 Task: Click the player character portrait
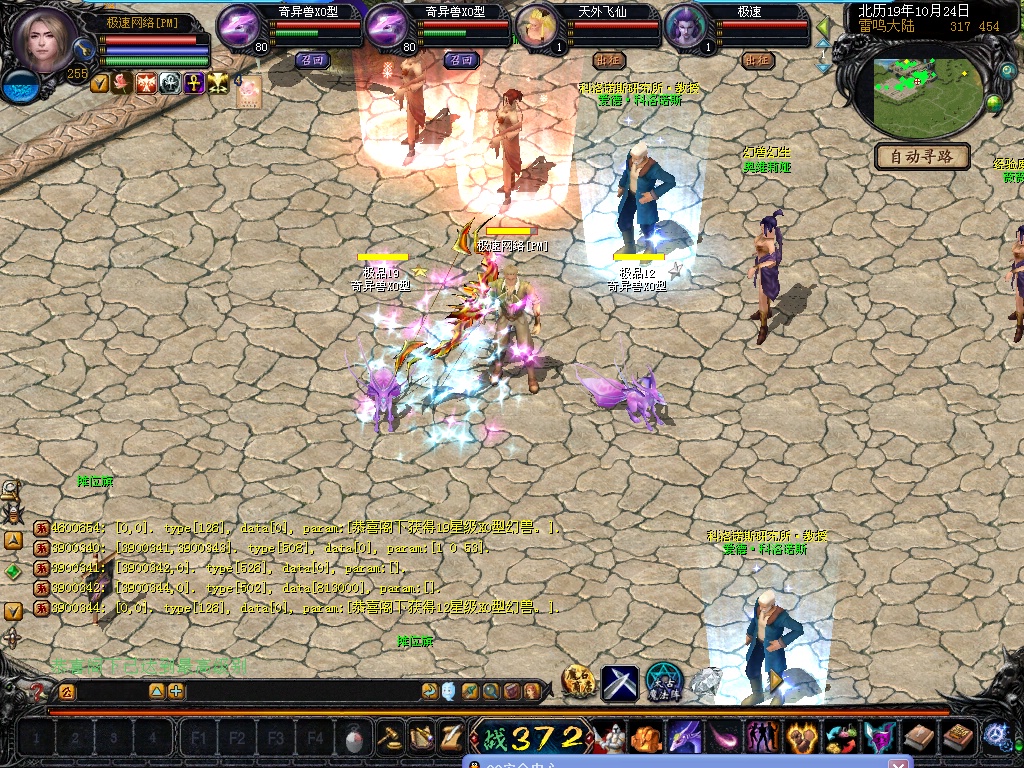pos(45,38)
